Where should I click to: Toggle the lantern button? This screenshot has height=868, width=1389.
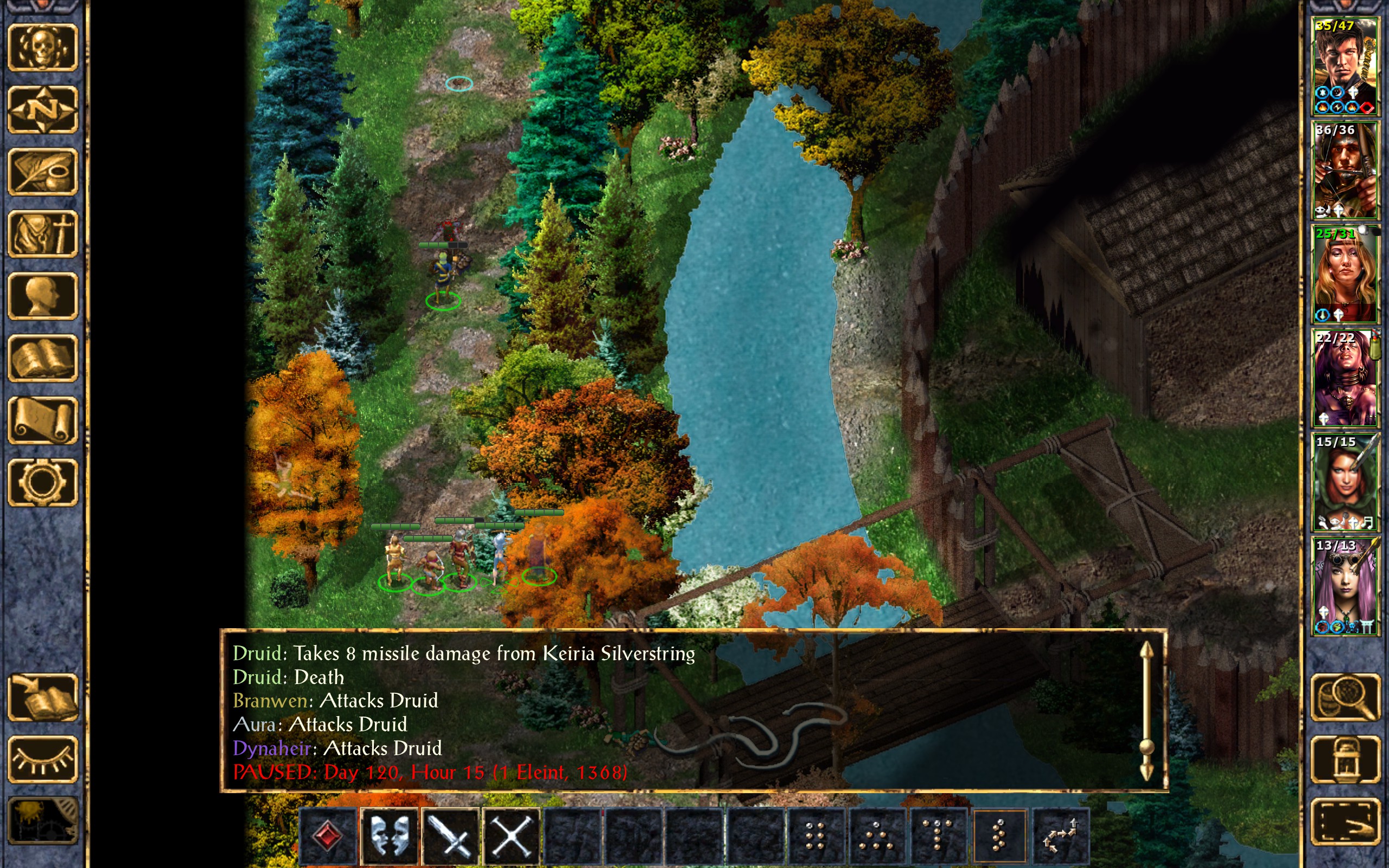[x=1345, y=759]
